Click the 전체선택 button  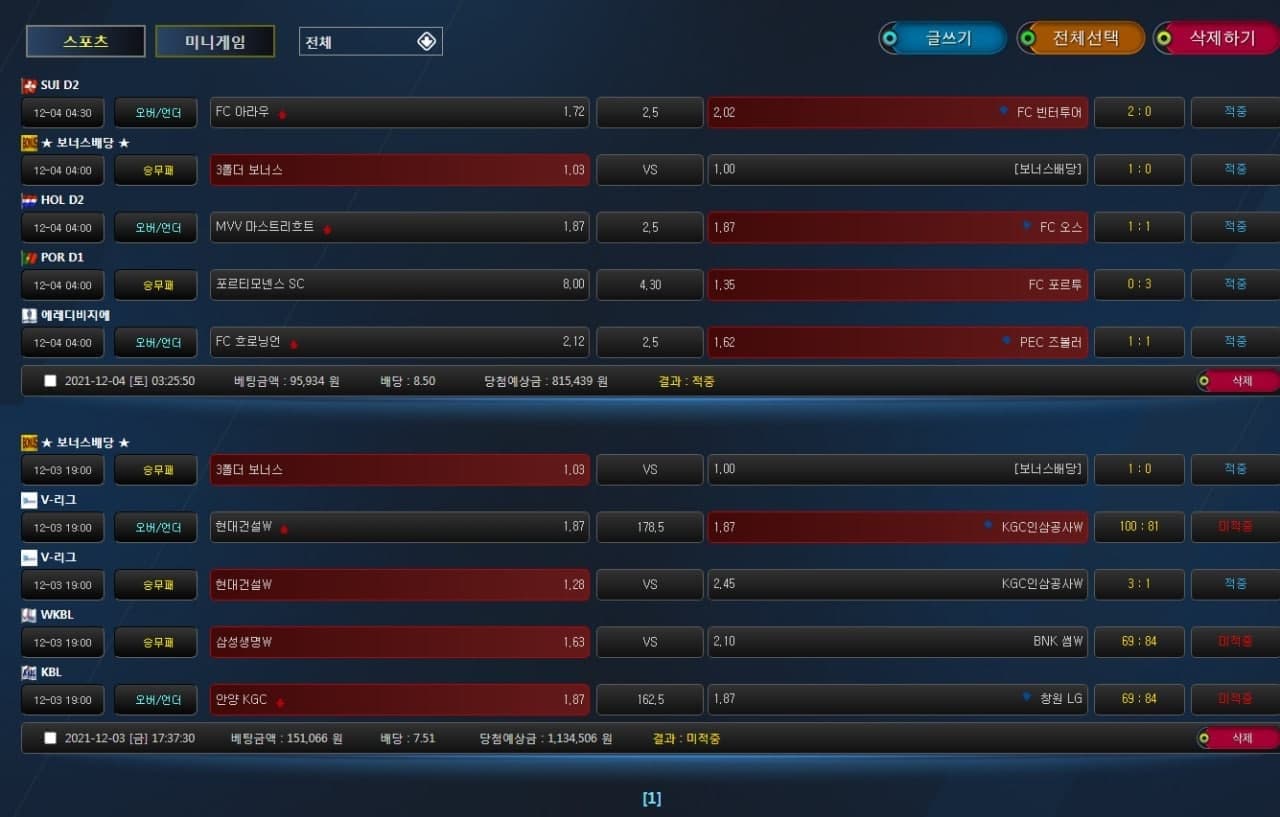(1081, 39)
